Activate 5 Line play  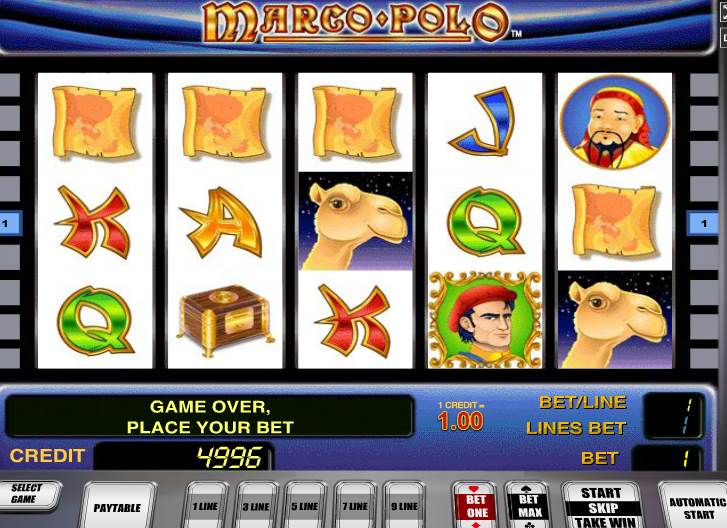(305, 506)
